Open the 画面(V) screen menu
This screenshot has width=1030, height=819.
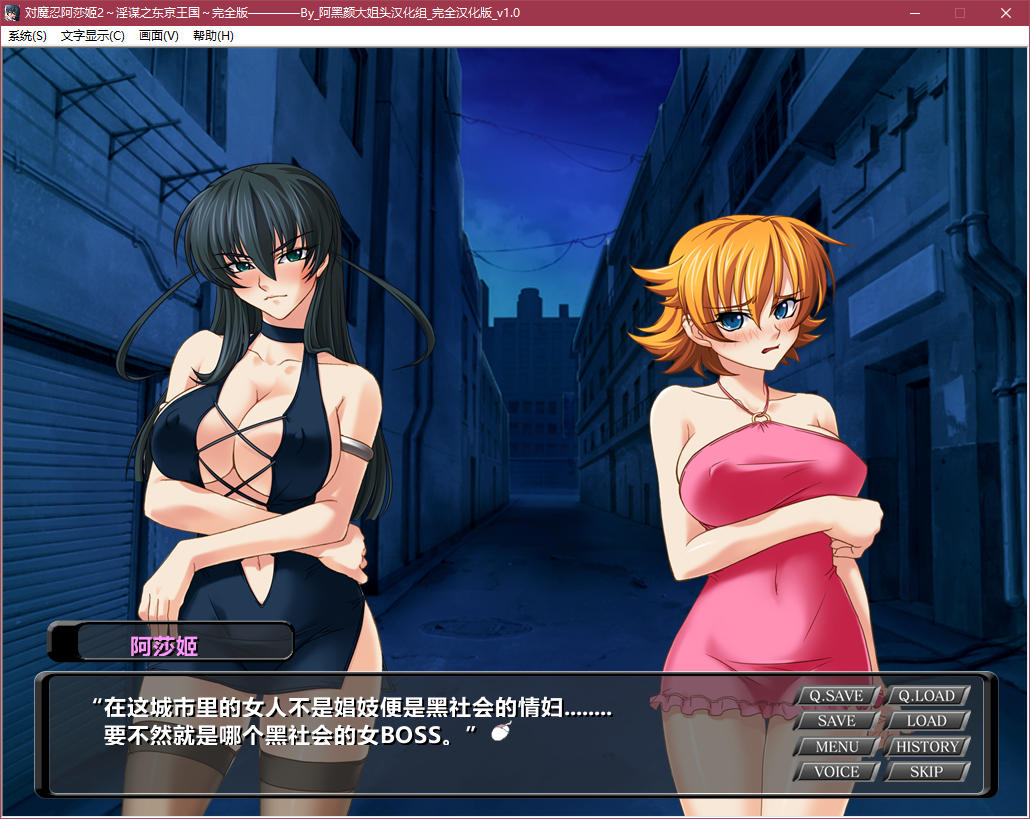pyautogui.click(x=159, y=36)
